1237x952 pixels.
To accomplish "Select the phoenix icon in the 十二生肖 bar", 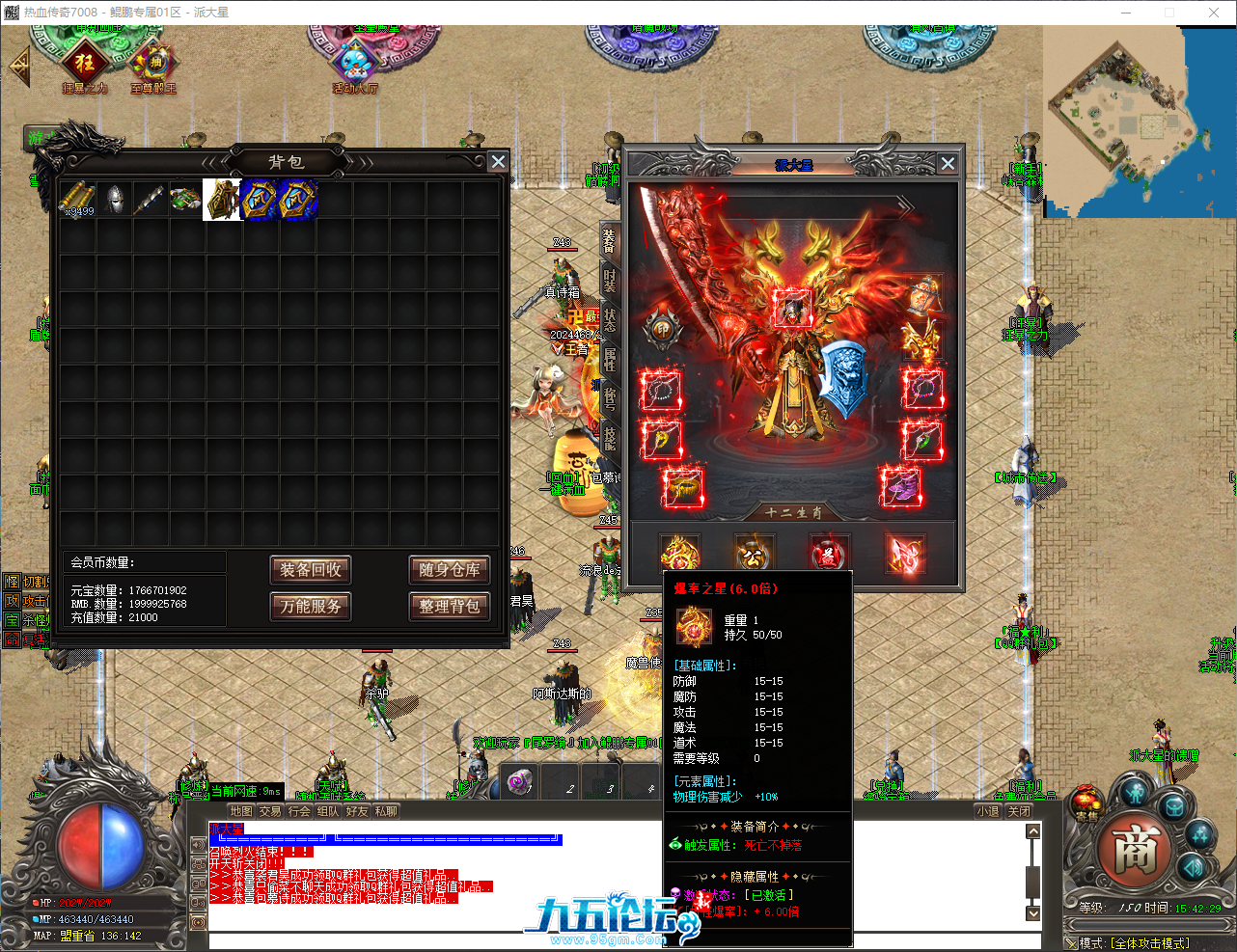I will [680, 553].
